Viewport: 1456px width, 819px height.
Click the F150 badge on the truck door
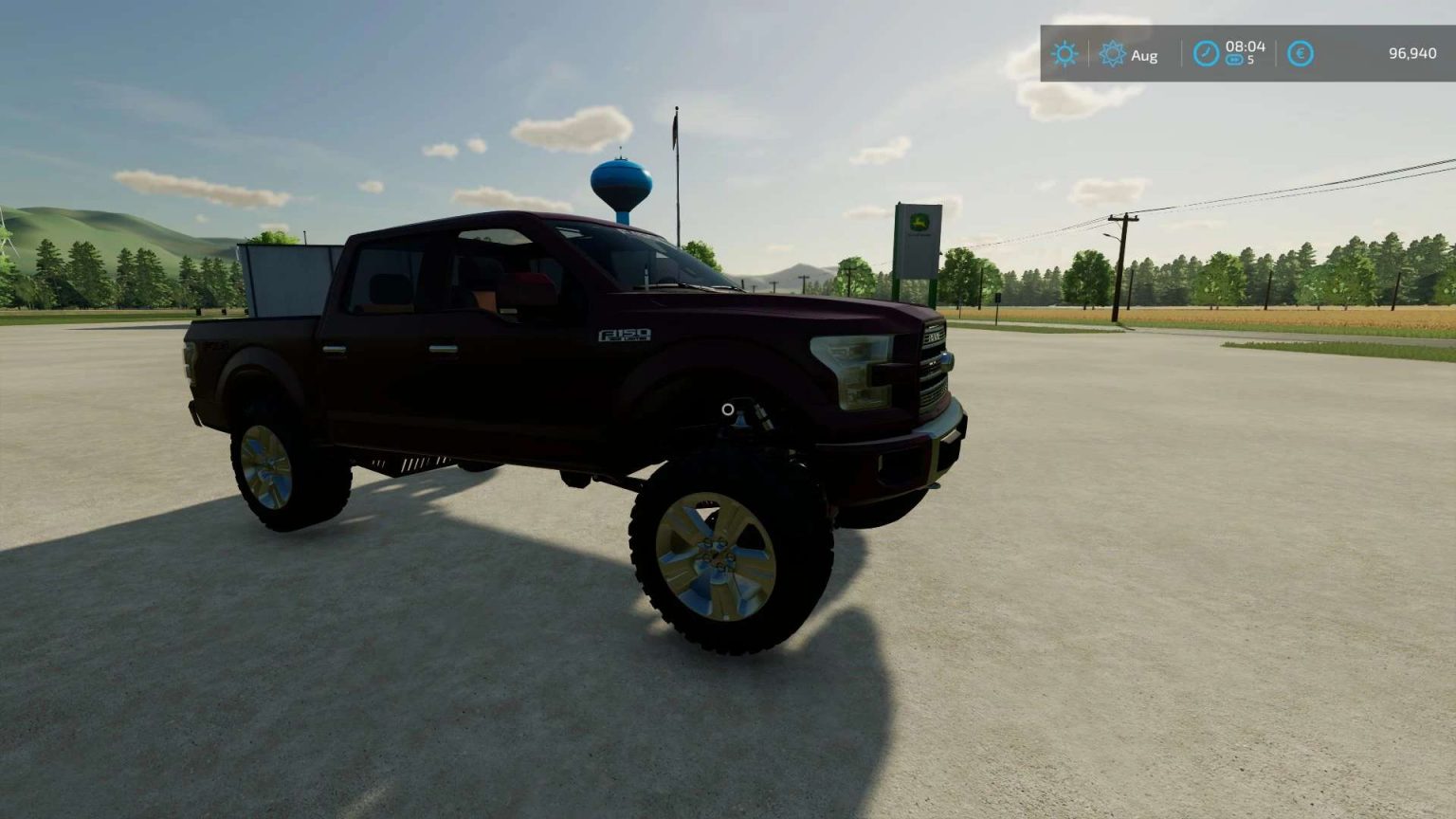(624, 333)
